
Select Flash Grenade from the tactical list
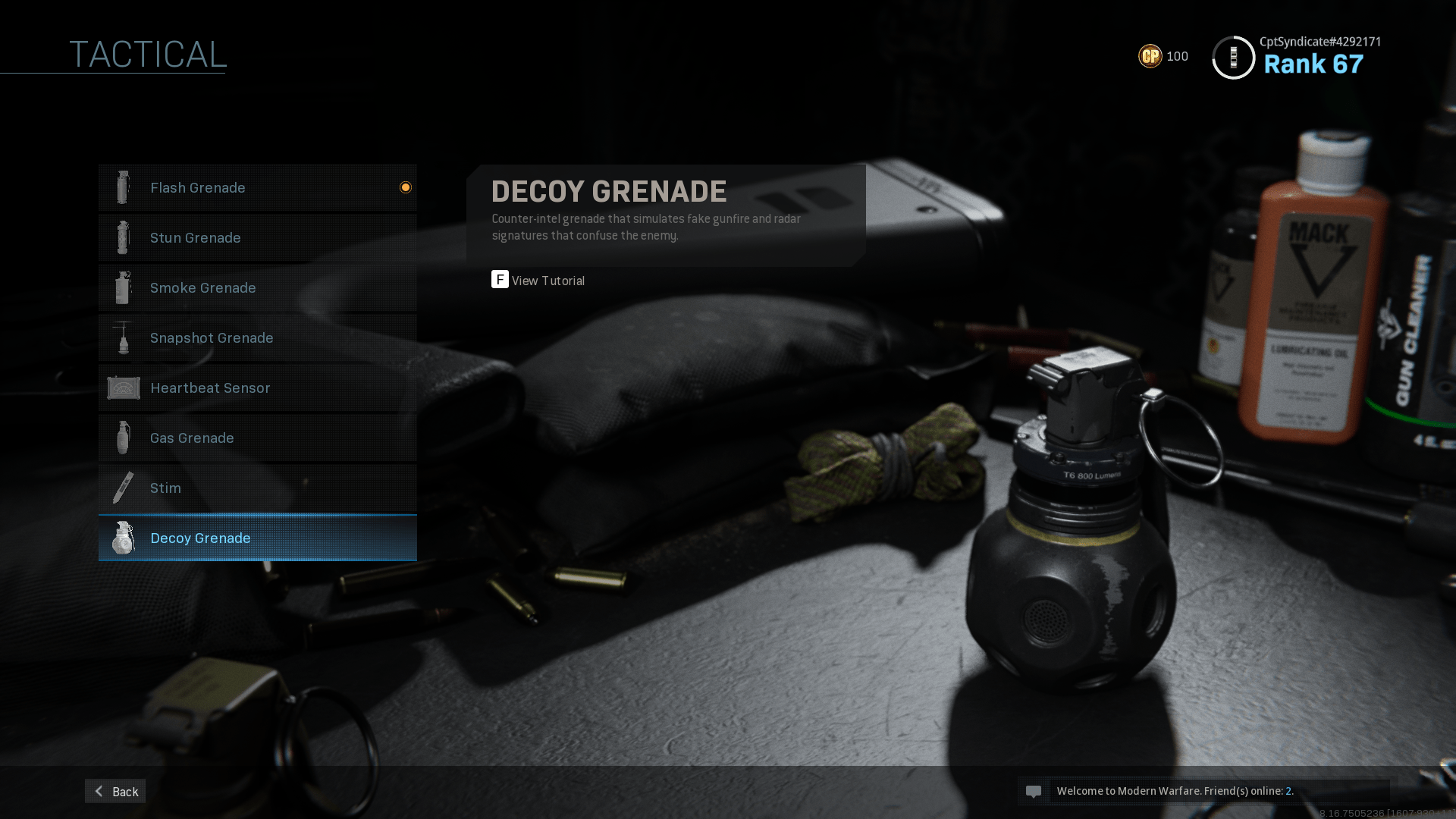(x=257, y=187)
